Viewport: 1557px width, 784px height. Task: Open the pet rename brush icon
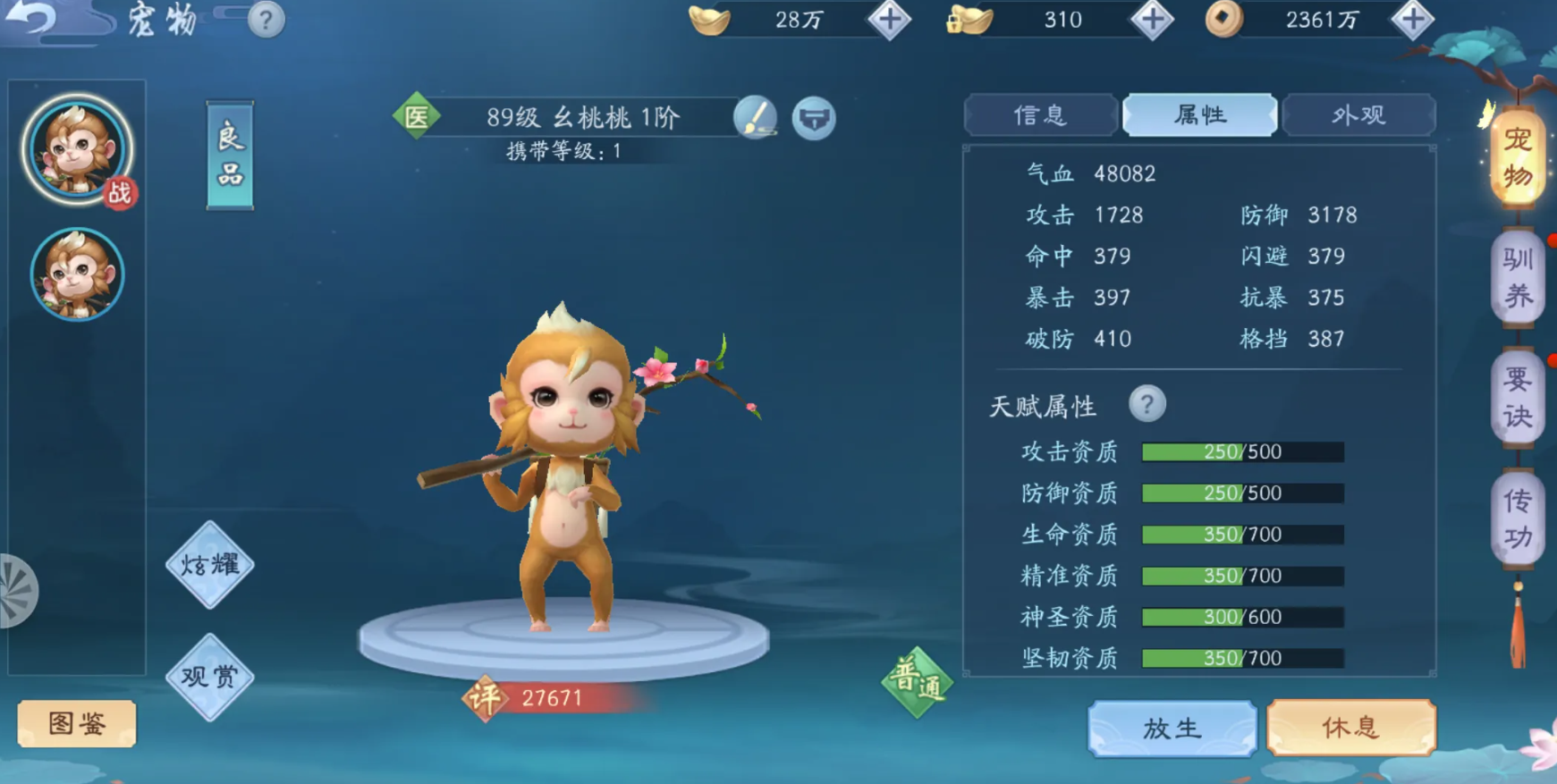tap(754, 117)
